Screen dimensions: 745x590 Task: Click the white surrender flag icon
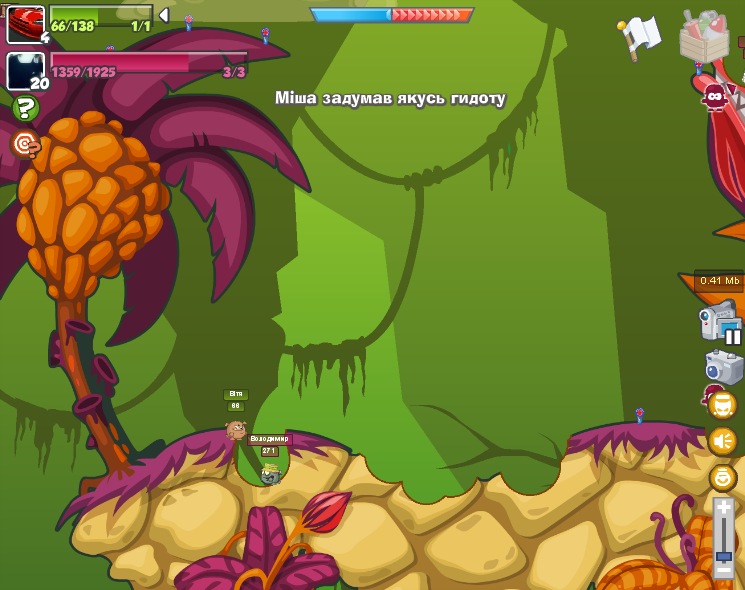(x=640, y=36)
